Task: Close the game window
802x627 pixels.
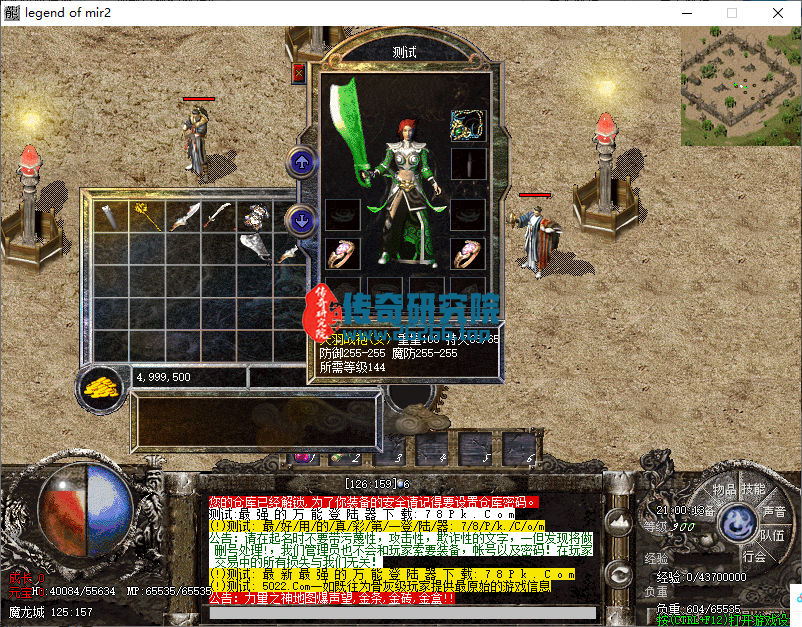Action: click(x=777, y=13)
